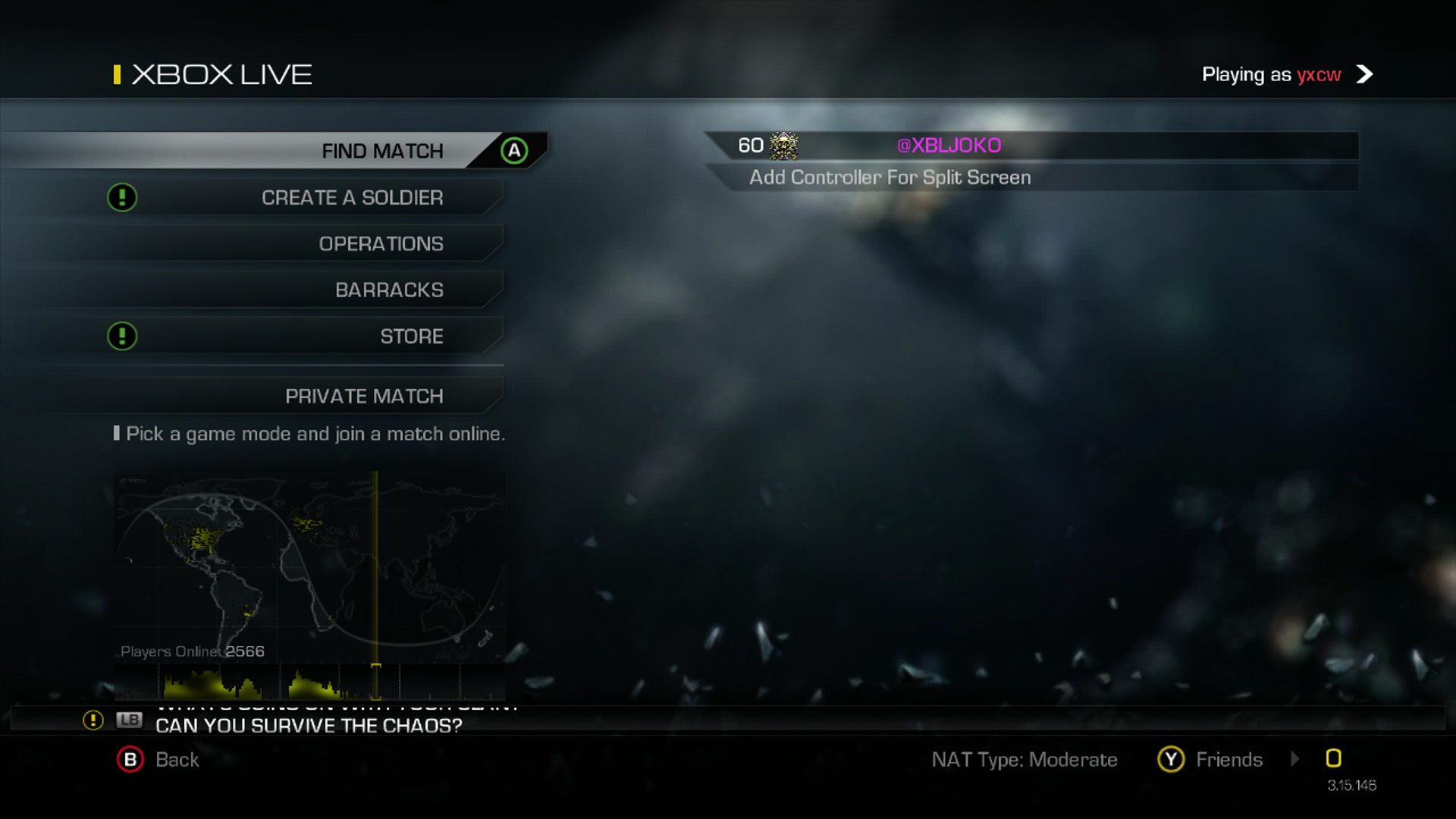1456x819 pixels.
Task: Click the Y button icon next to Friends
Action: coord(1171,759)
